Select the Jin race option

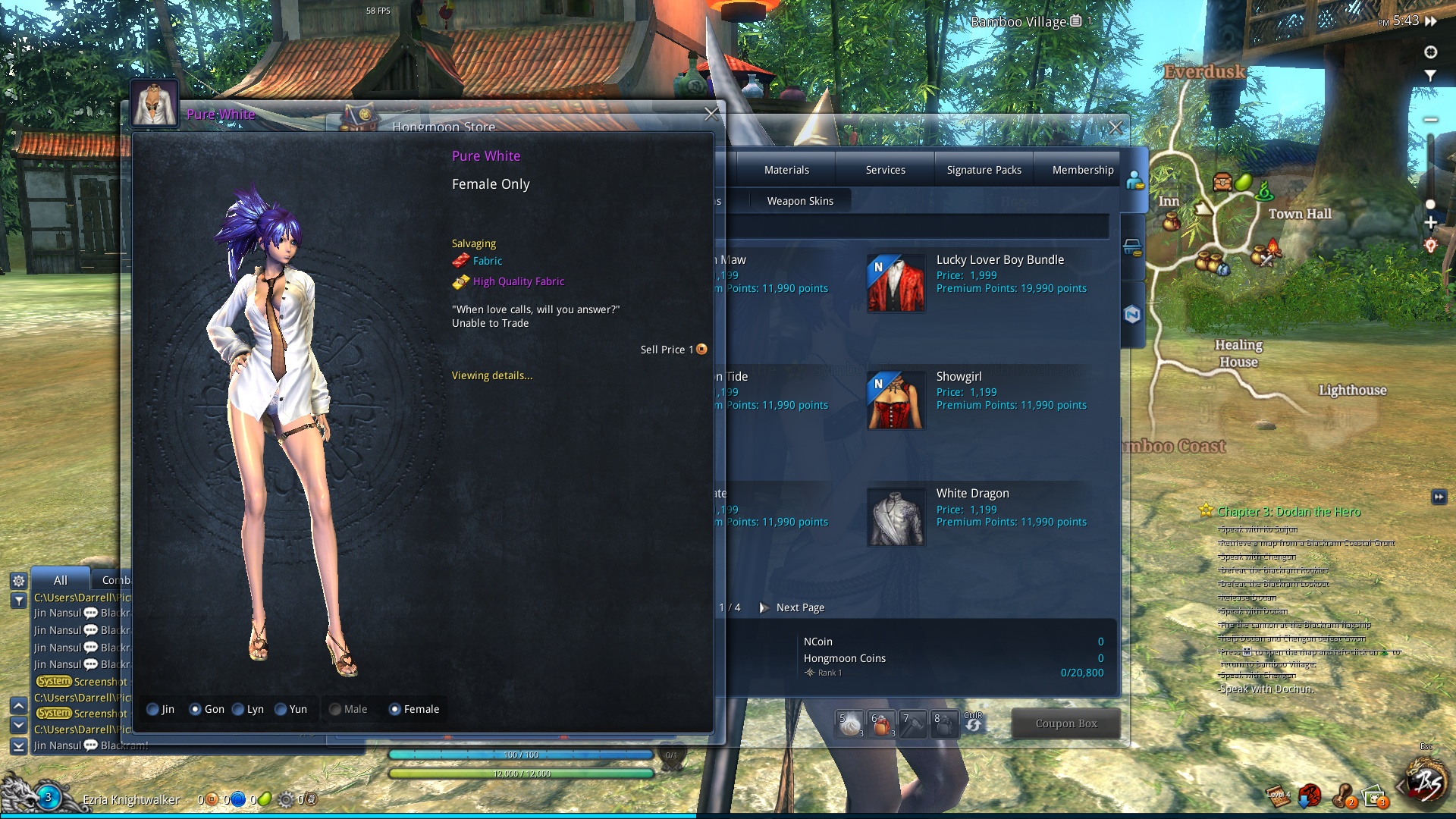pos(153,710)
